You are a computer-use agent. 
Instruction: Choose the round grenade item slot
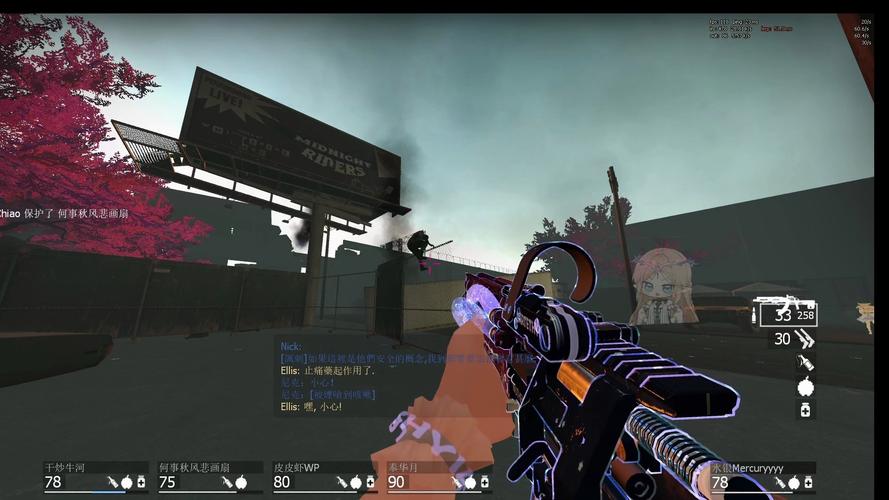coord(805,387)
